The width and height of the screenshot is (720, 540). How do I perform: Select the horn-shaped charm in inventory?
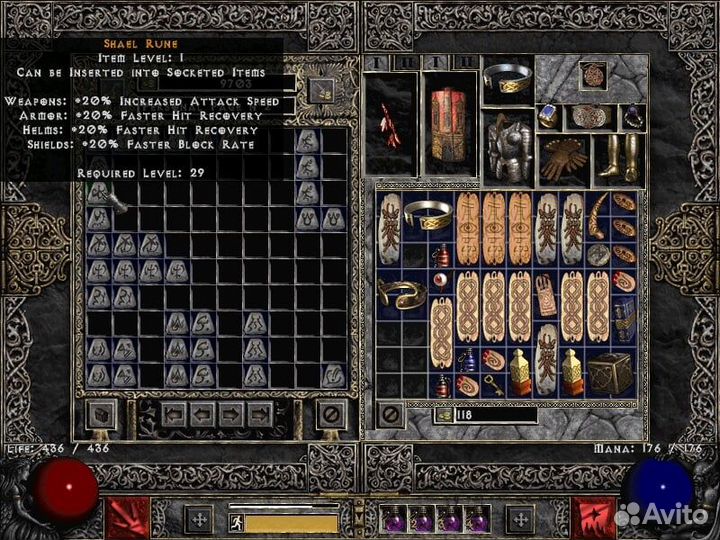[599, 213]
